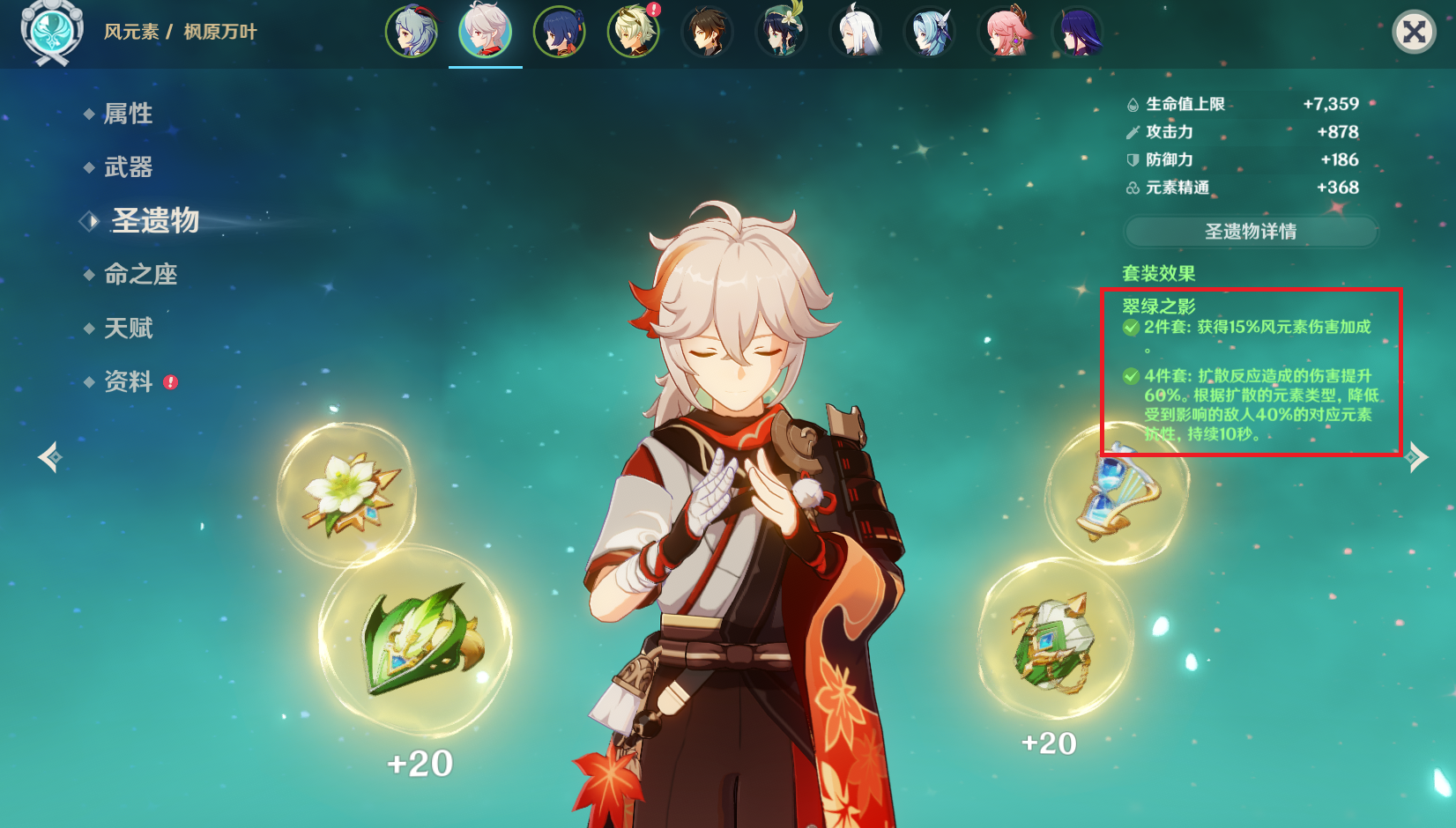Choose Venti's portrait

tap(782, 33)
